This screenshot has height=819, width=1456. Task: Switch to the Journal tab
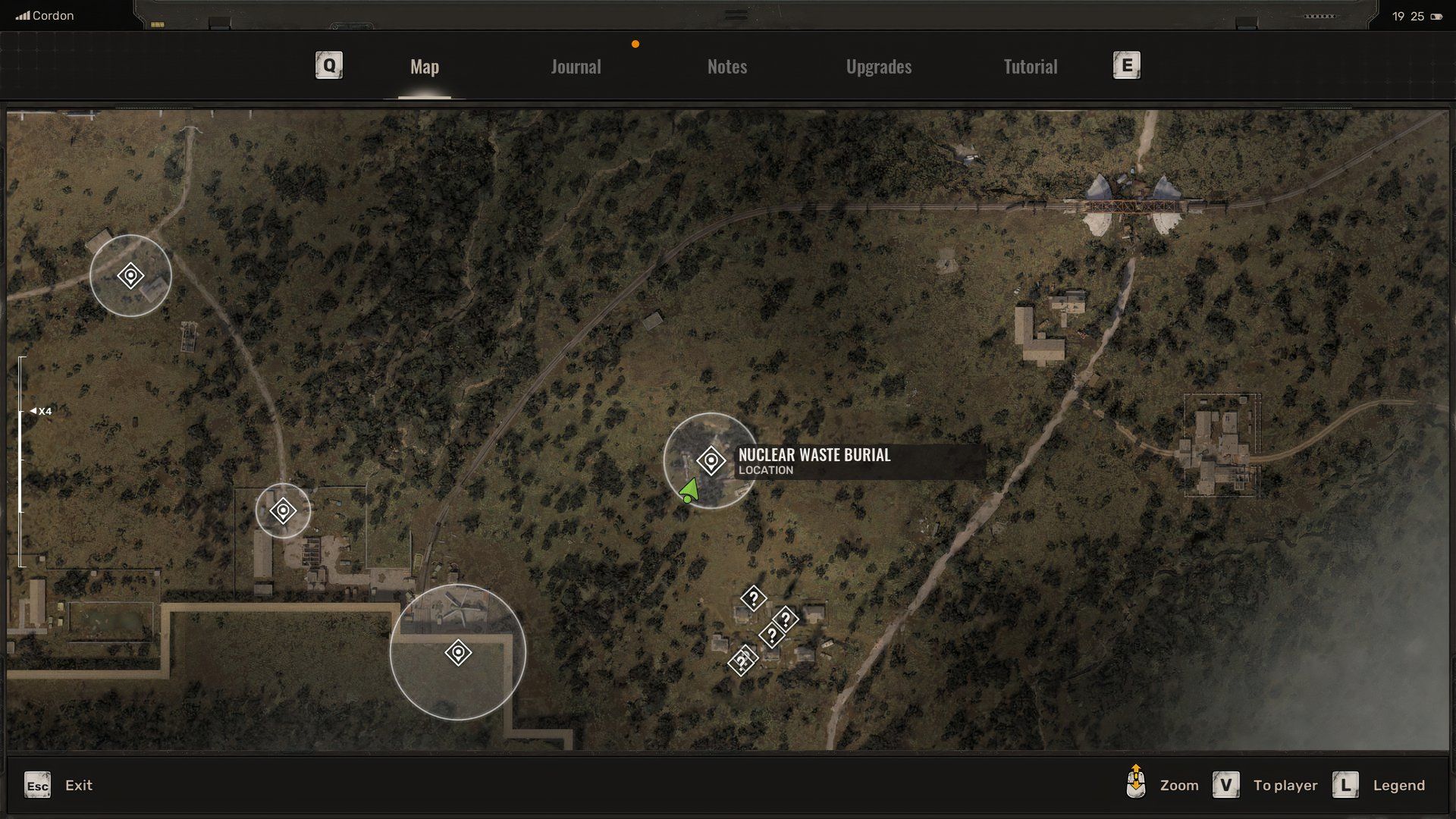[x=576, y=66]
